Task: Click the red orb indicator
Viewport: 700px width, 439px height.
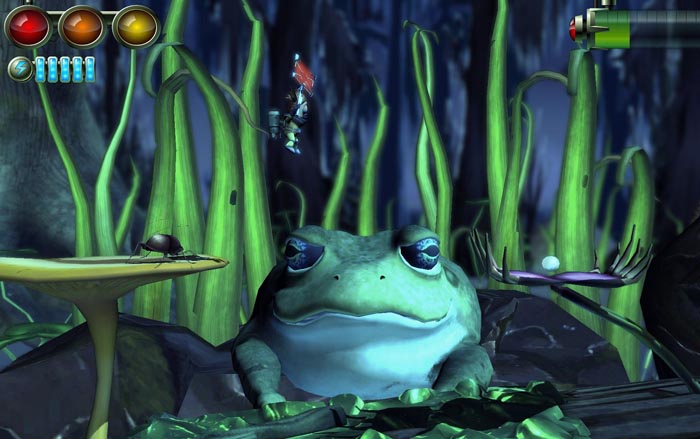Action: [x=28, y=25]
